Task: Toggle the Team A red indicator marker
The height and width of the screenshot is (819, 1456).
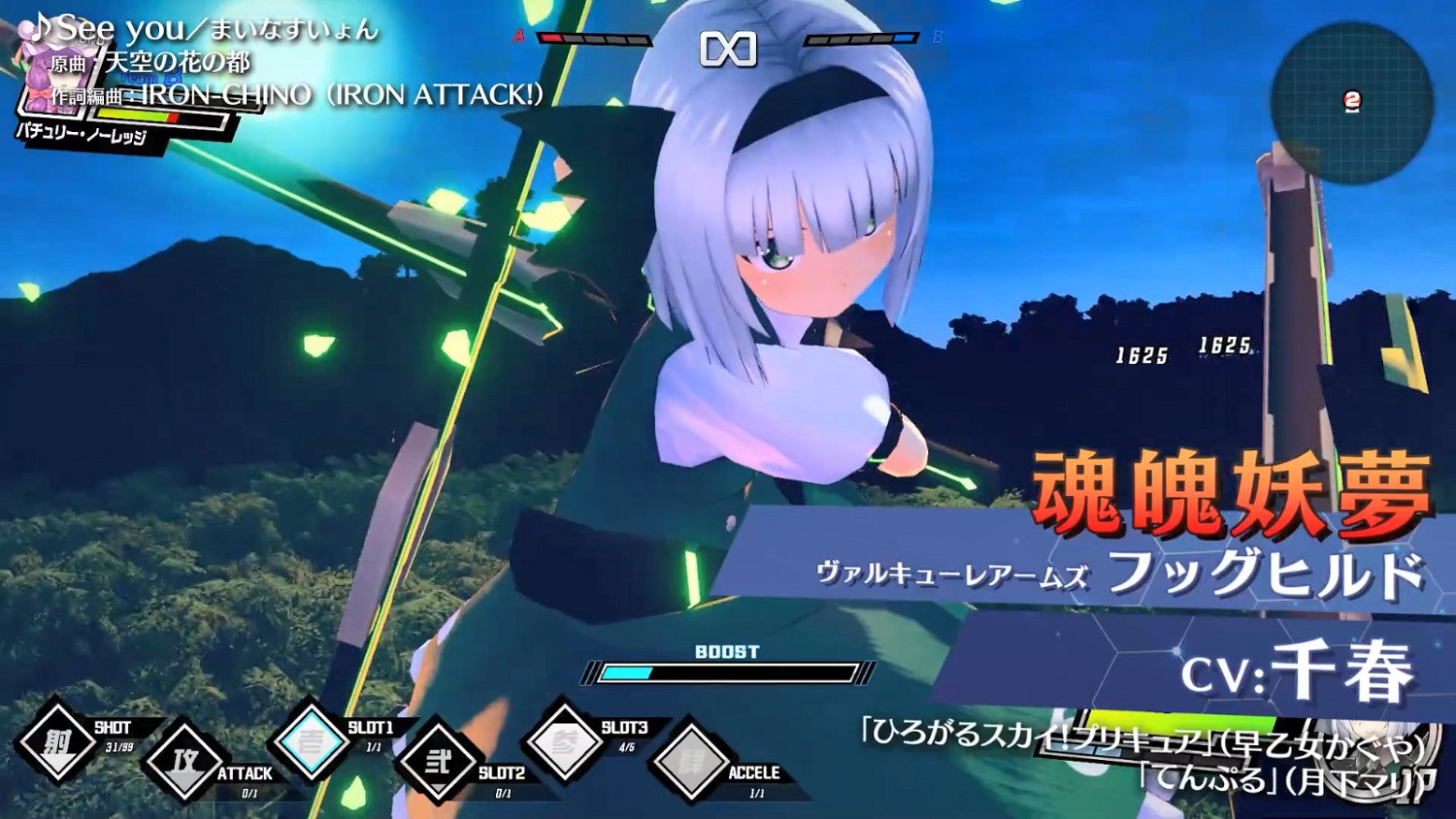Action: coord(518,39)
